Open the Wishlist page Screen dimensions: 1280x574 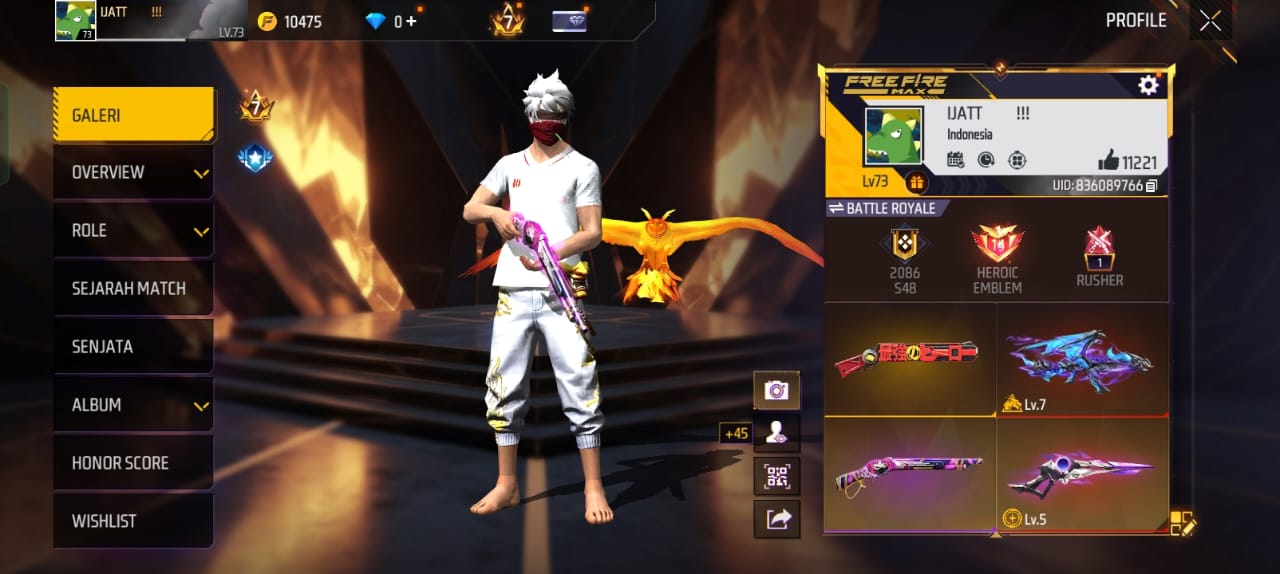[133, 521]
